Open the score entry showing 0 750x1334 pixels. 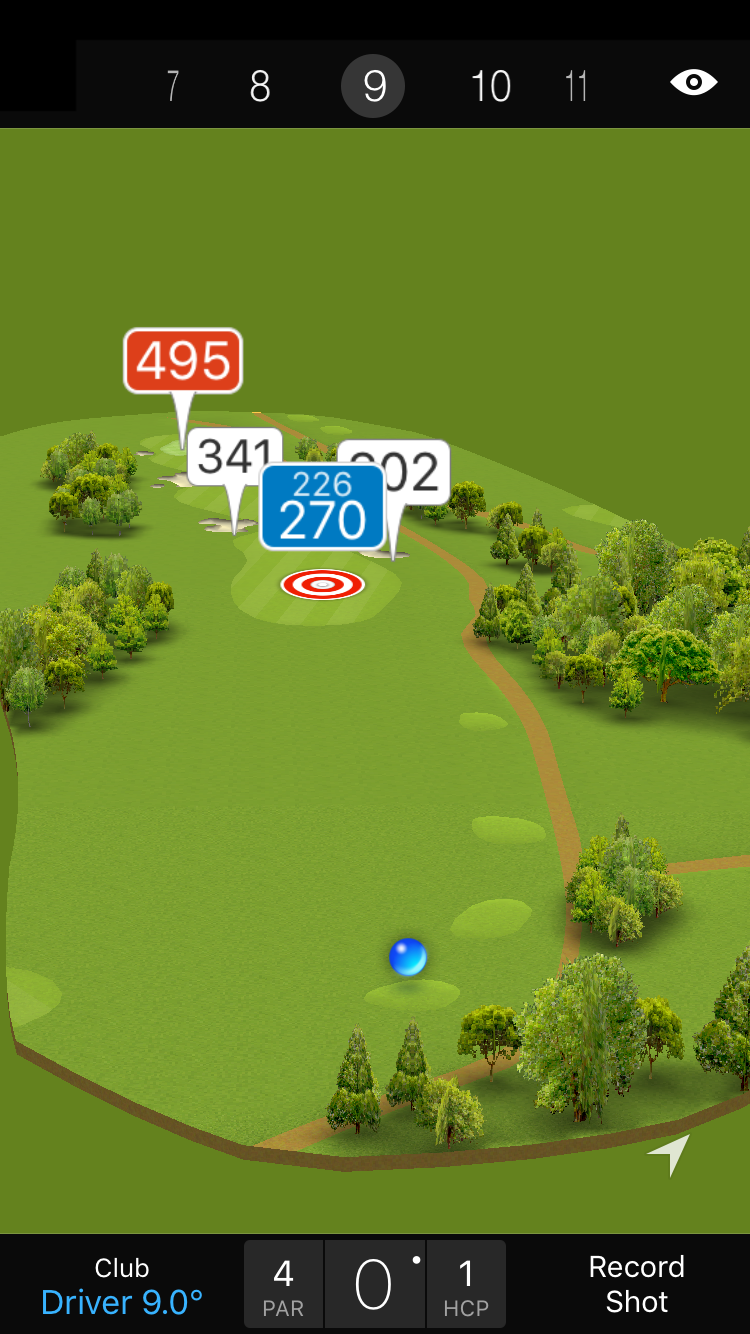[375, 1285]
